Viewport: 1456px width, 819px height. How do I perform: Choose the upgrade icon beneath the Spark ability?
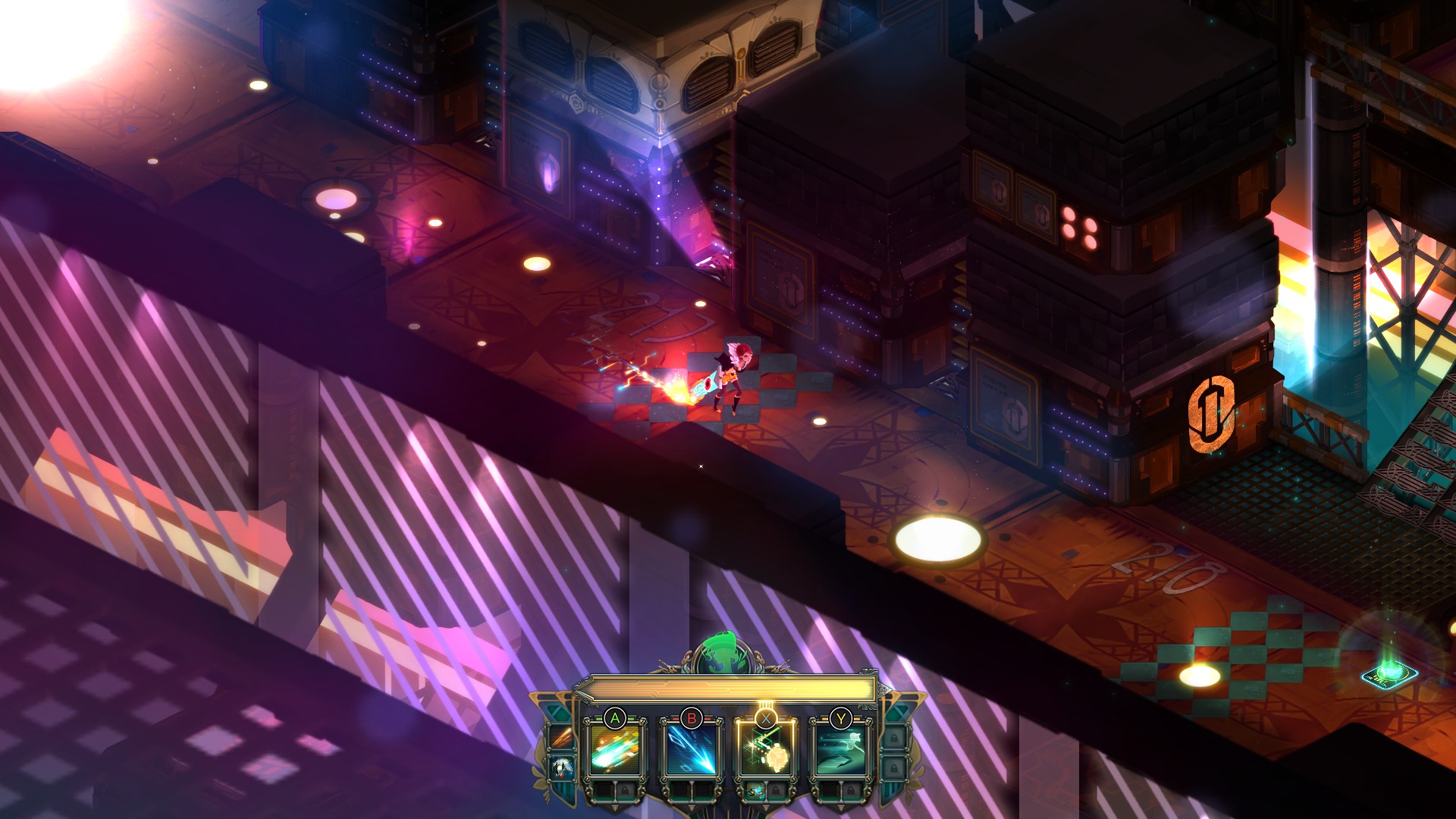pyautogui.click(x=756, y=791)
